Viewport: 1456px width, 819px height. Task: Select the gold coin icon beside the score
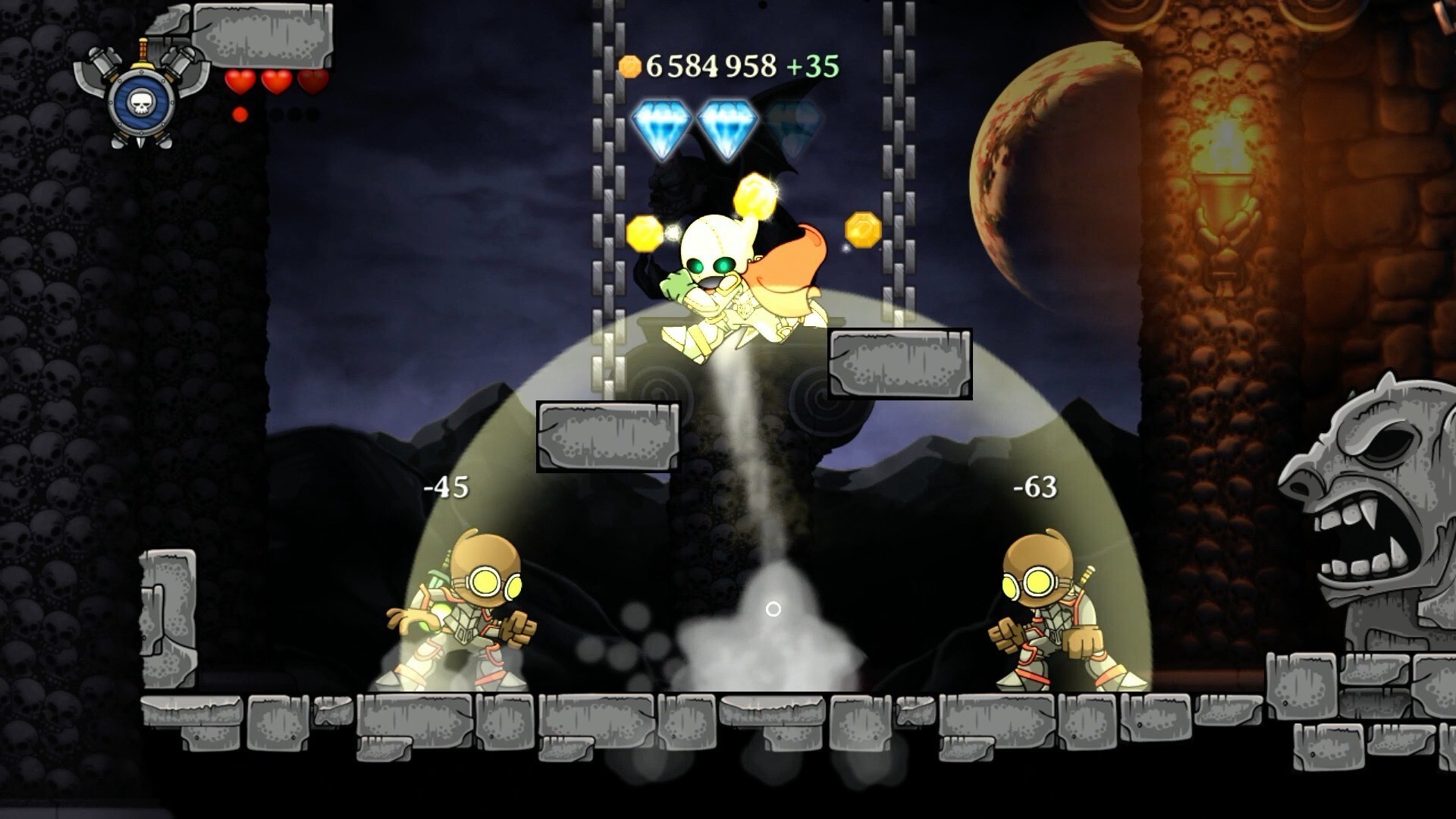click(631, 67)
